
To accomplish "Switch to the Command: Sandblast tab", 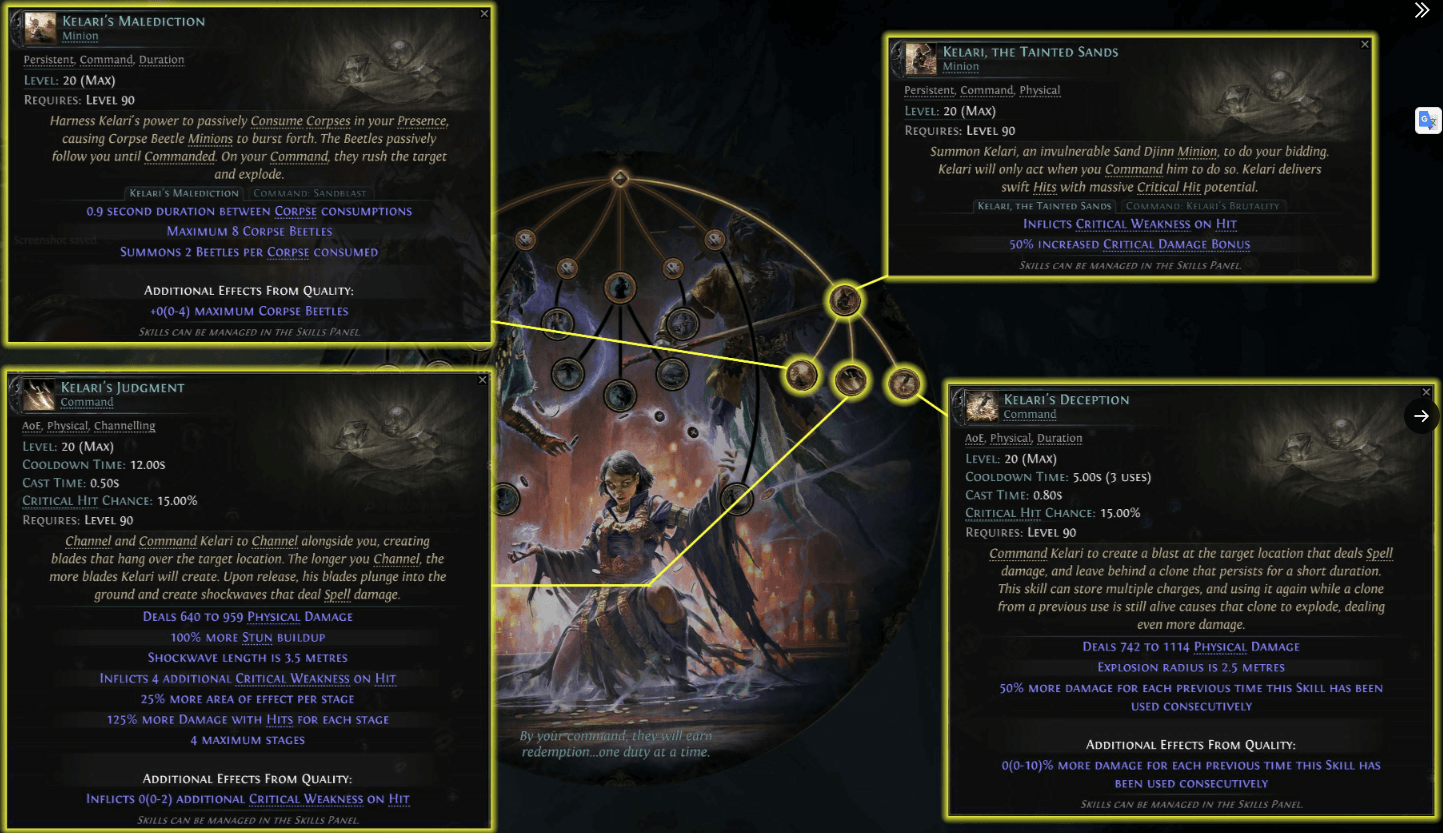I will tap(309, 193).
